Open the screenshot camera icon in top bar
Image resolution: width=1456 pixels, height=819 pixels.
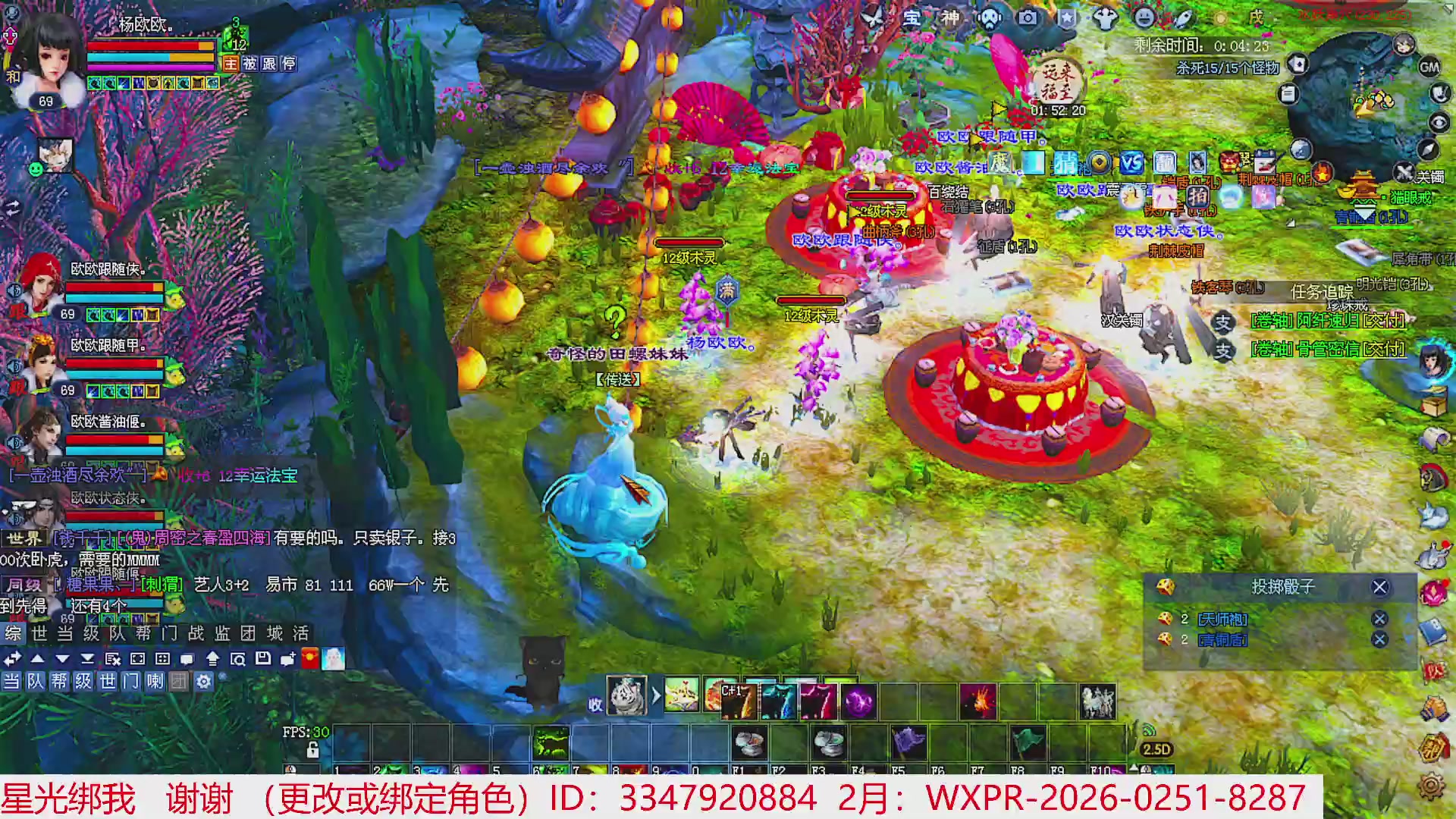click(x=1028, y=17)
